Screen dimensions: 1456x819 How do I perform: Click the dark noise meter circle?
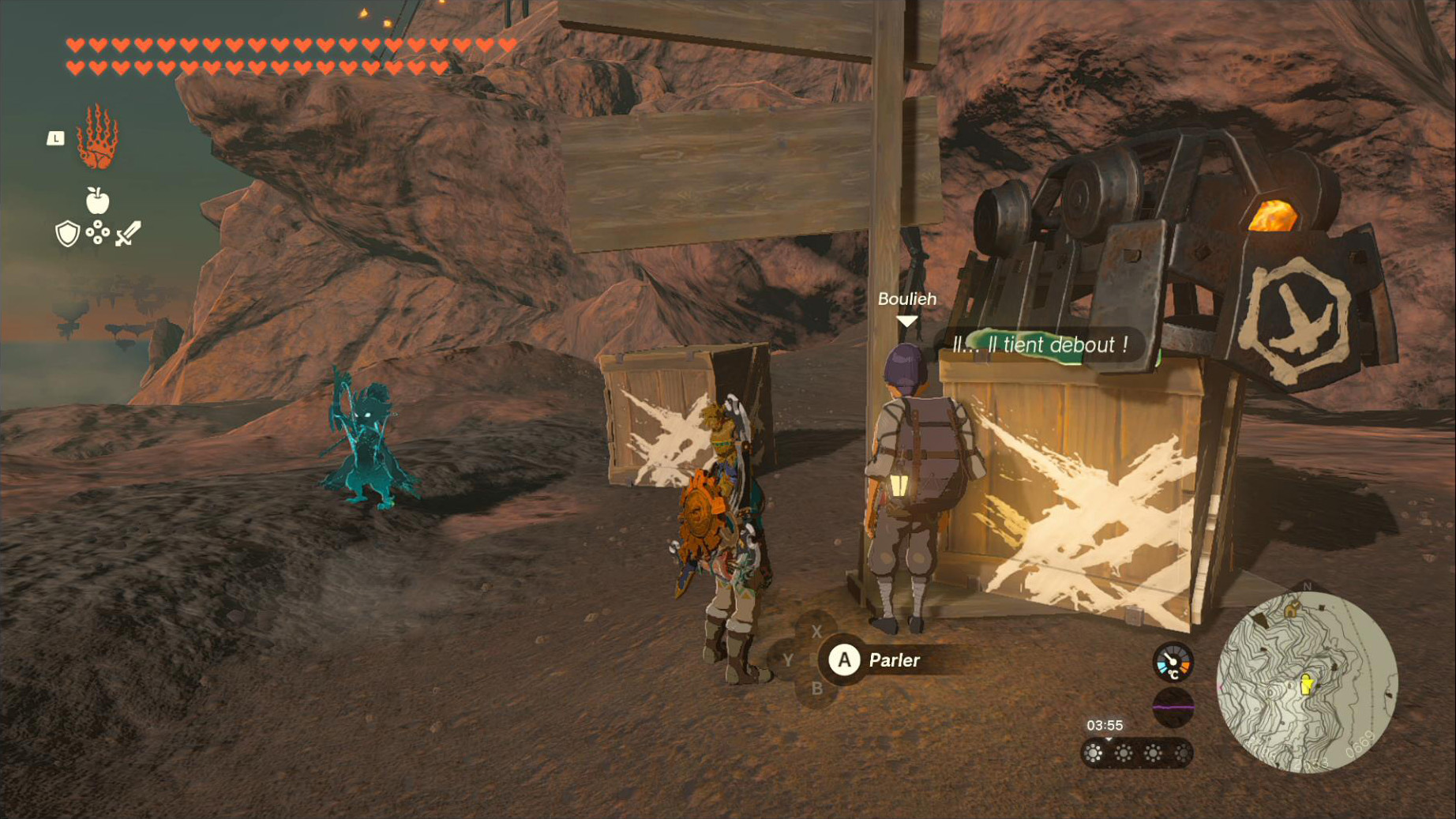point(1173,707)
